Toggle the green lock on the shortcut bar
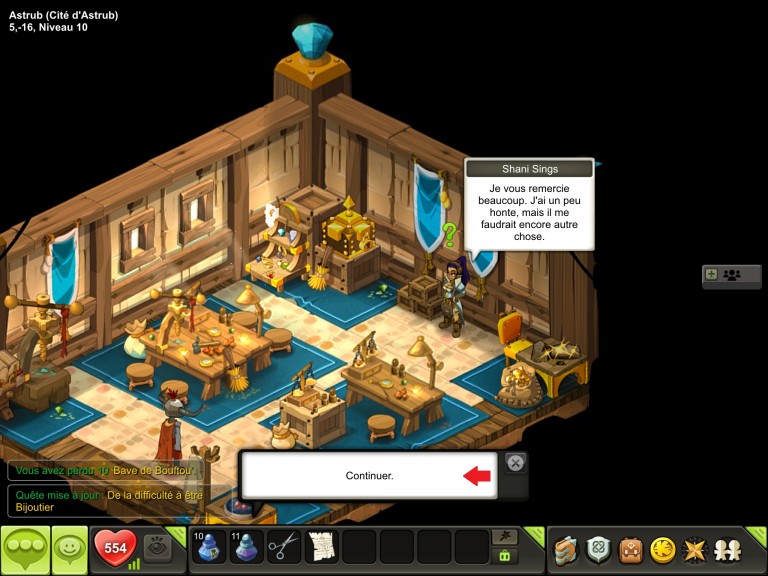This screenshot has width=768, height=576. coord(505,556)
